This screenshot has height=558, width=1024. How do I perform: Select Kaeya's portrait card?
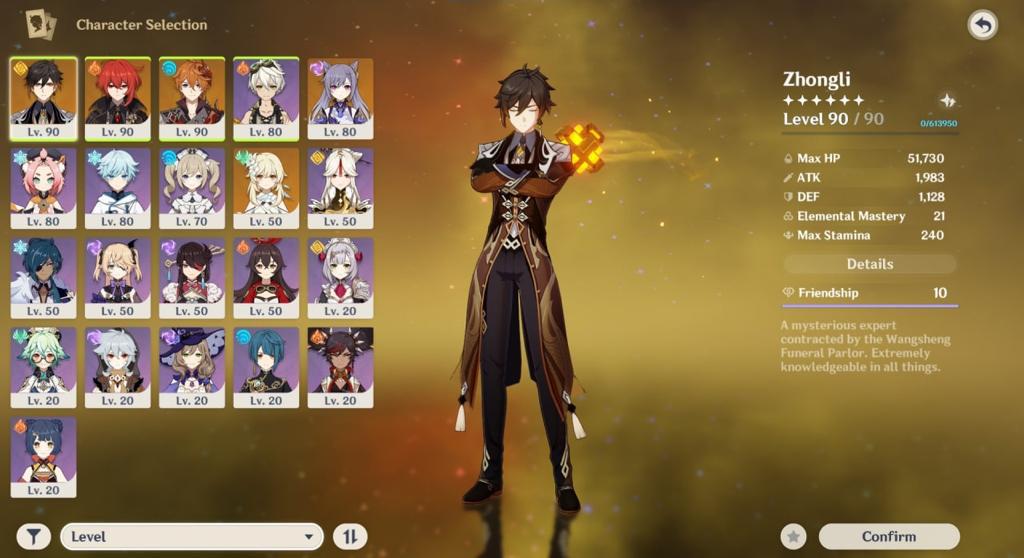[44, 277]
